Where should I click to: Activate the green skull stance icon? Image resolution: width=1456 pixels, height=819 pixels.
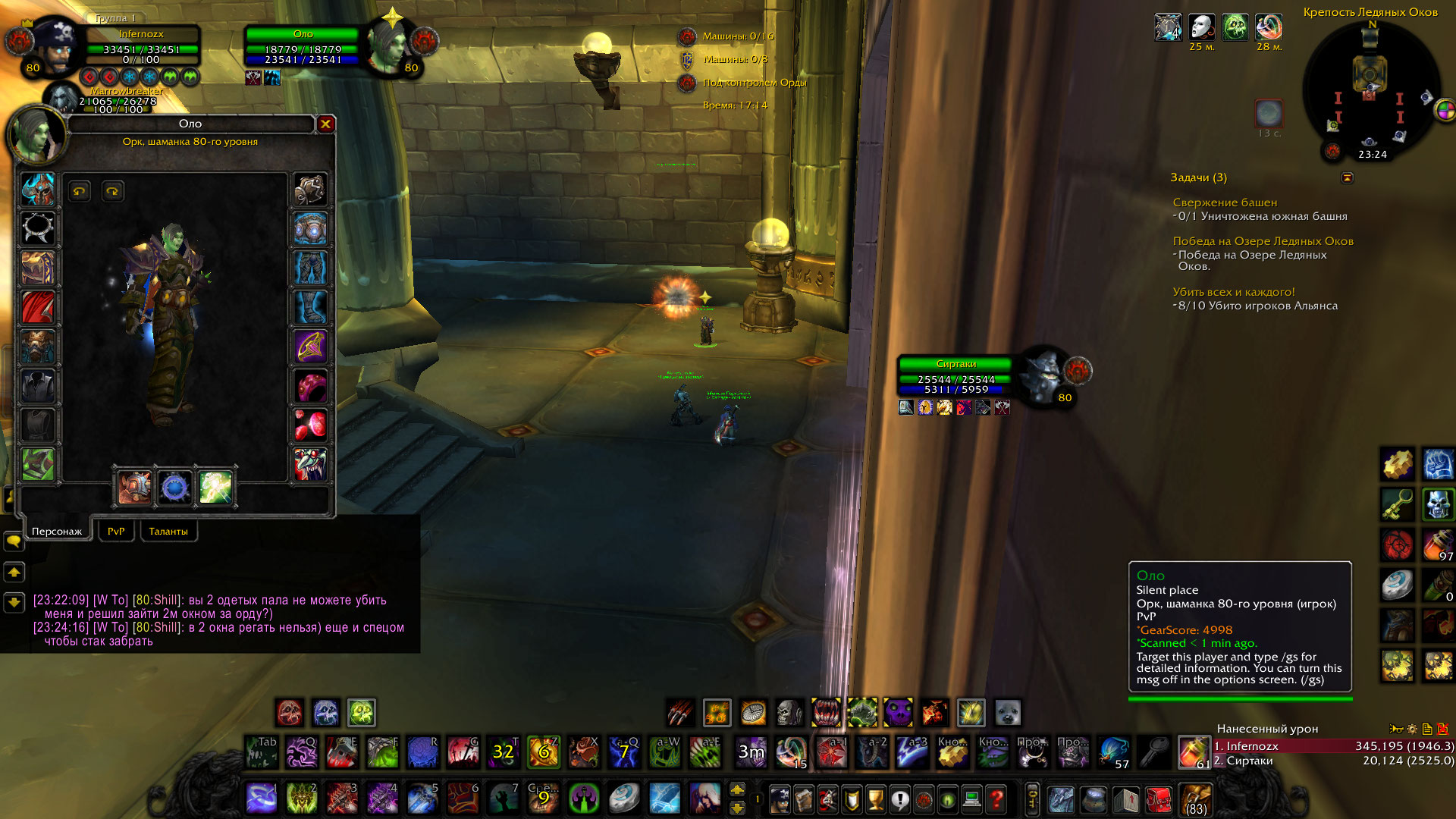[x=362, y=713]
